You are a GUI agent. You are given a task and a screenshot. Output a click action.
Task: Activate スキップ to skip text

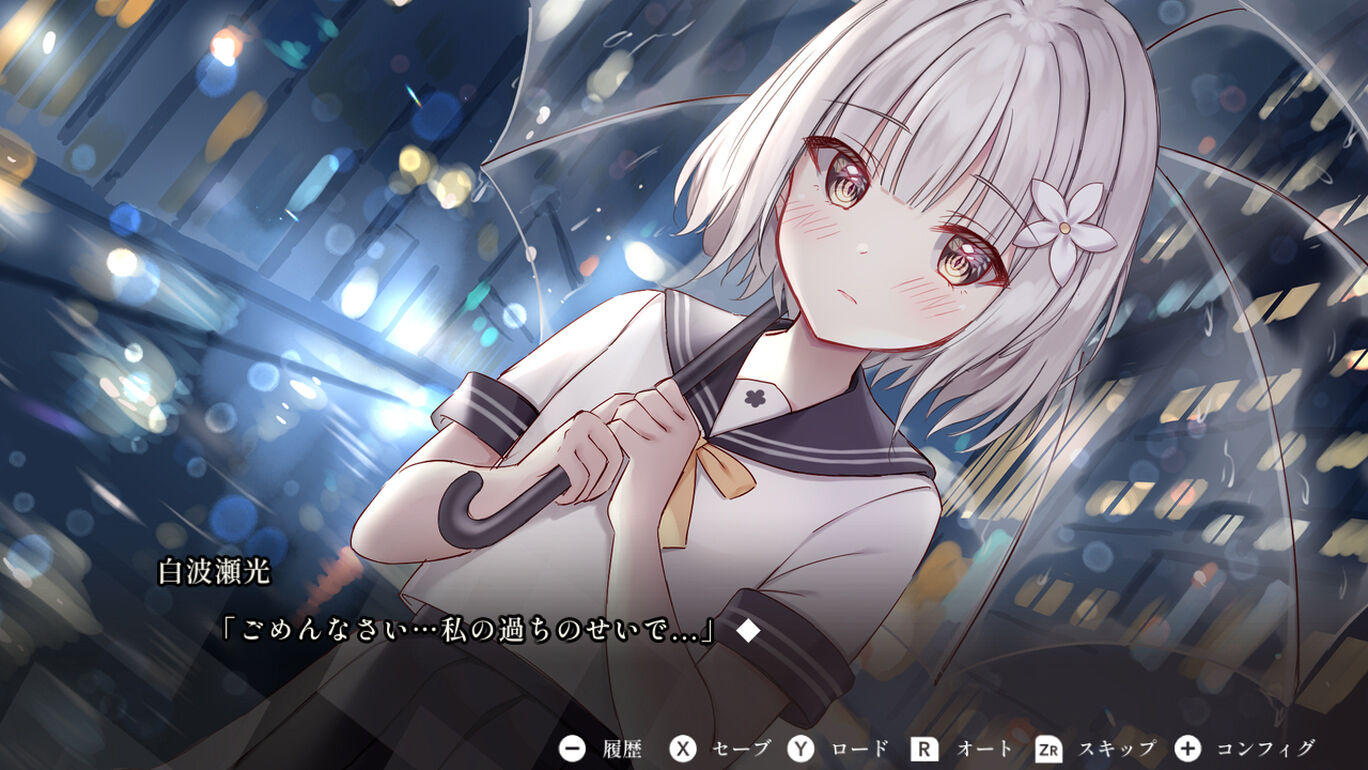click(x=1094, y=748)
